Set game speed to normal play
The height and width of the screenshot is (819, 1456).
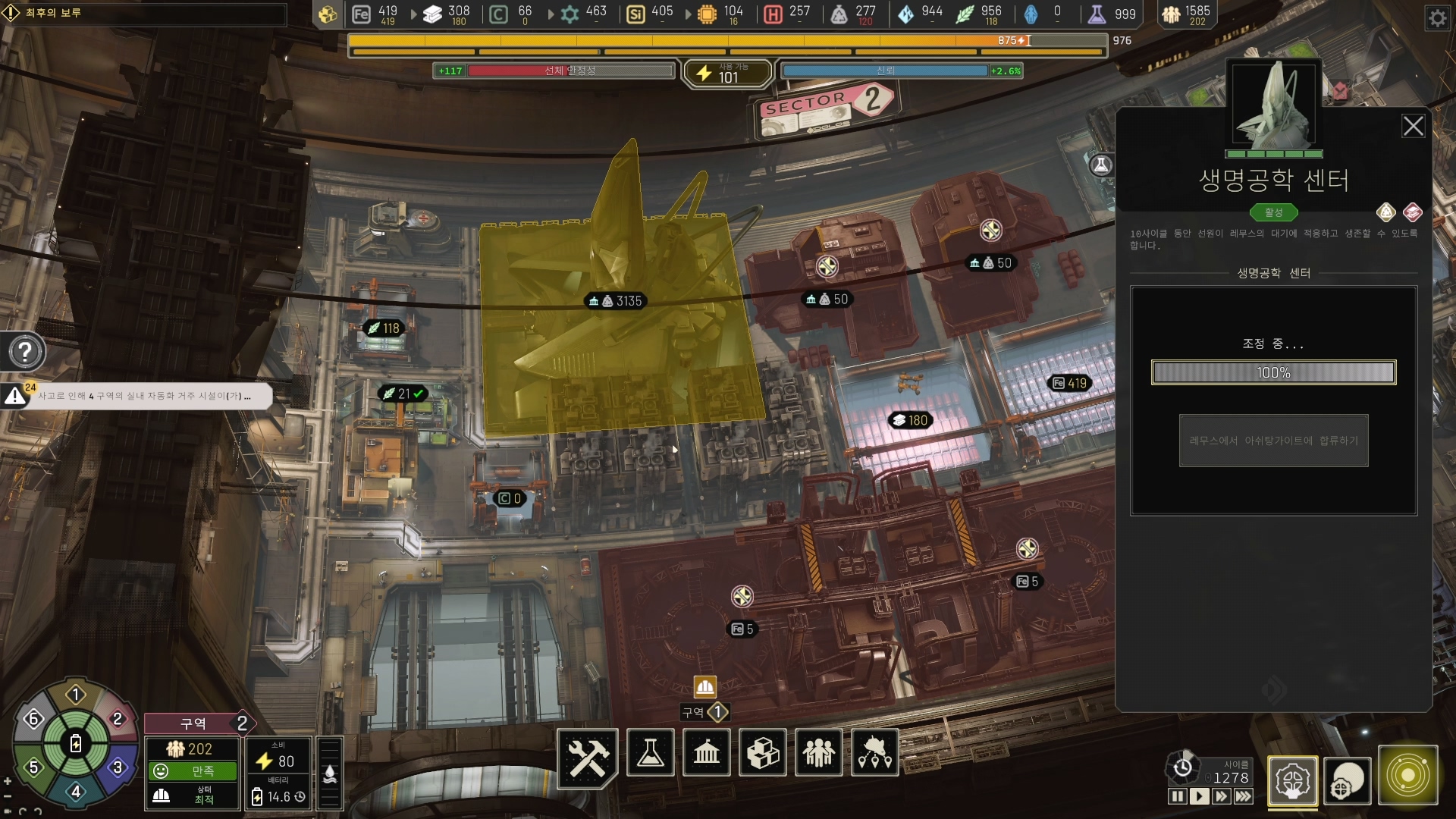click(1199, 796)
